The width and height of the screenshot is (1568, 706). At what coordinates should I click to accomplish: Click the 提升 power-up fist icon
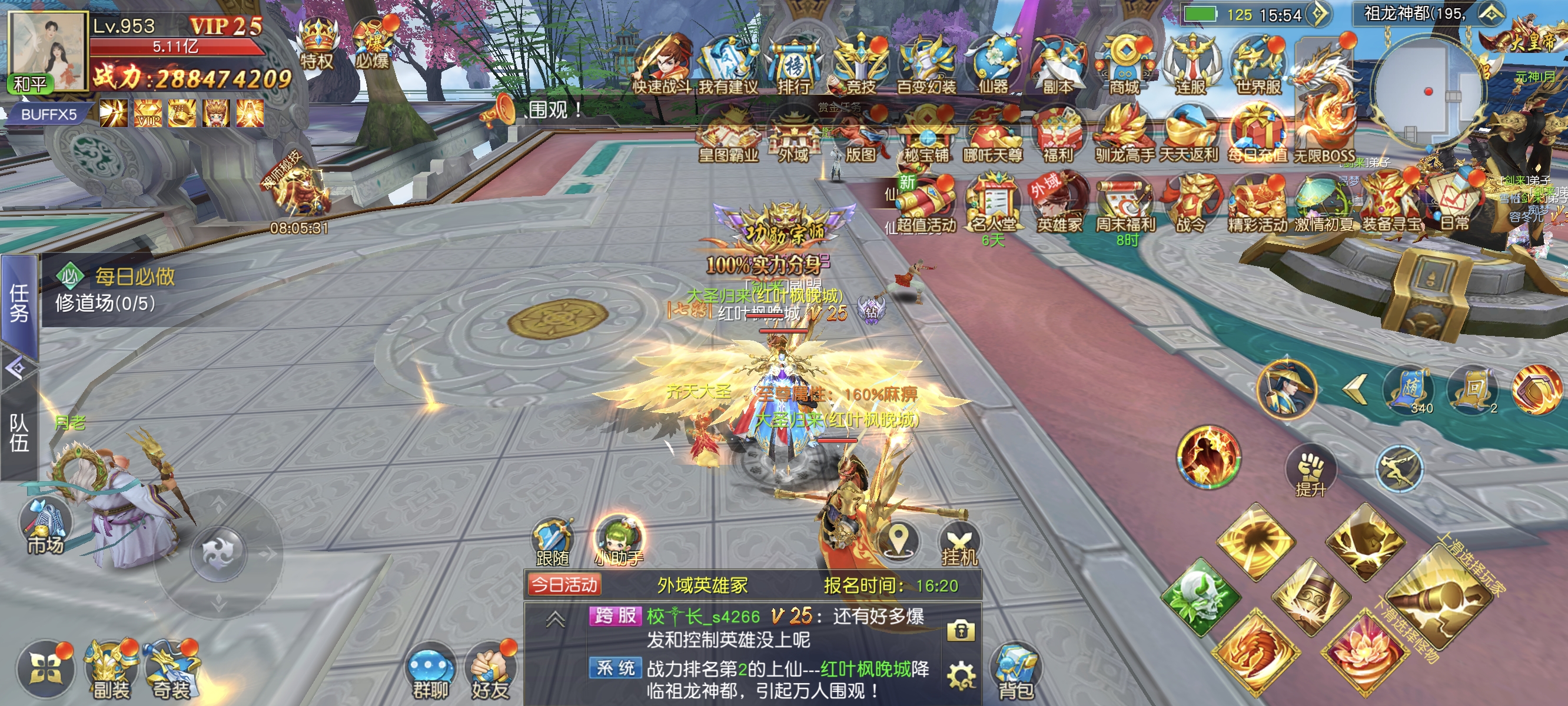[1311, 473]
